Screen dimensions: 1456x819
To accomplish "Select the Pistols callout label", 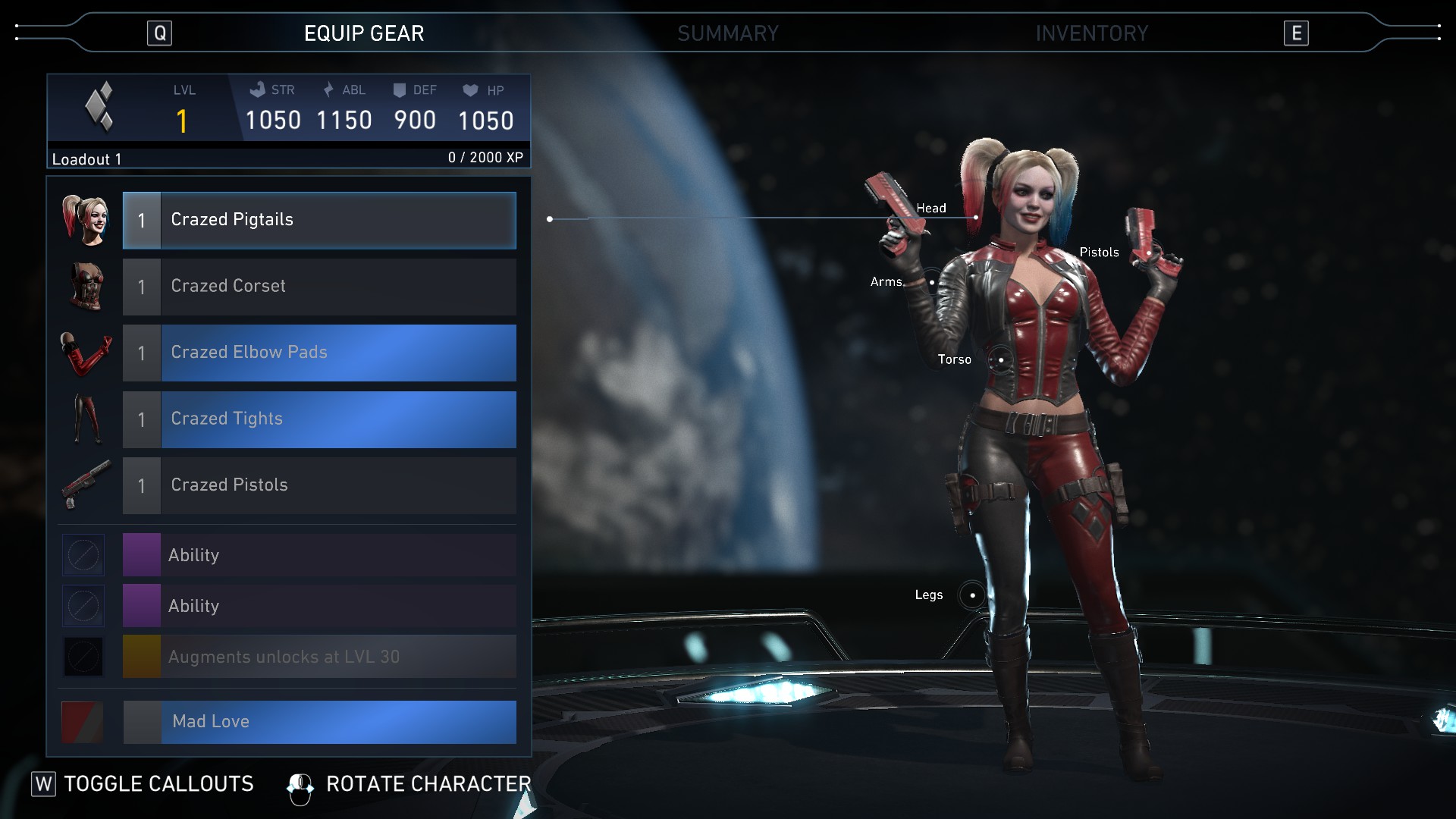I will [x=1099, y=253].
